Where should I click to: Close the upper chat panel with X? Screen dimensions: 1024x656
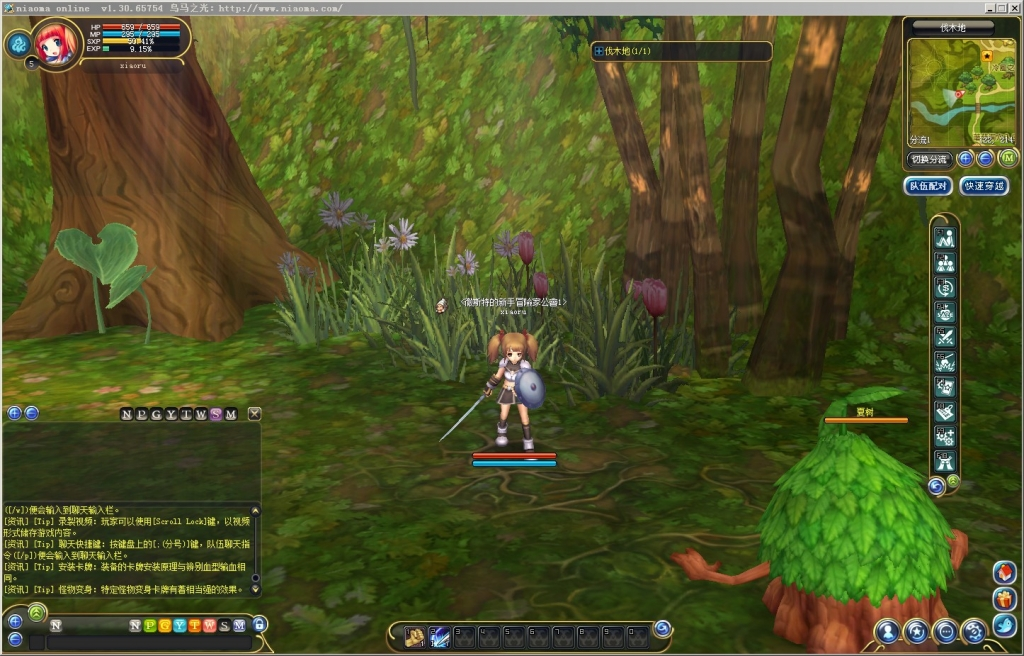coord(255,414)
